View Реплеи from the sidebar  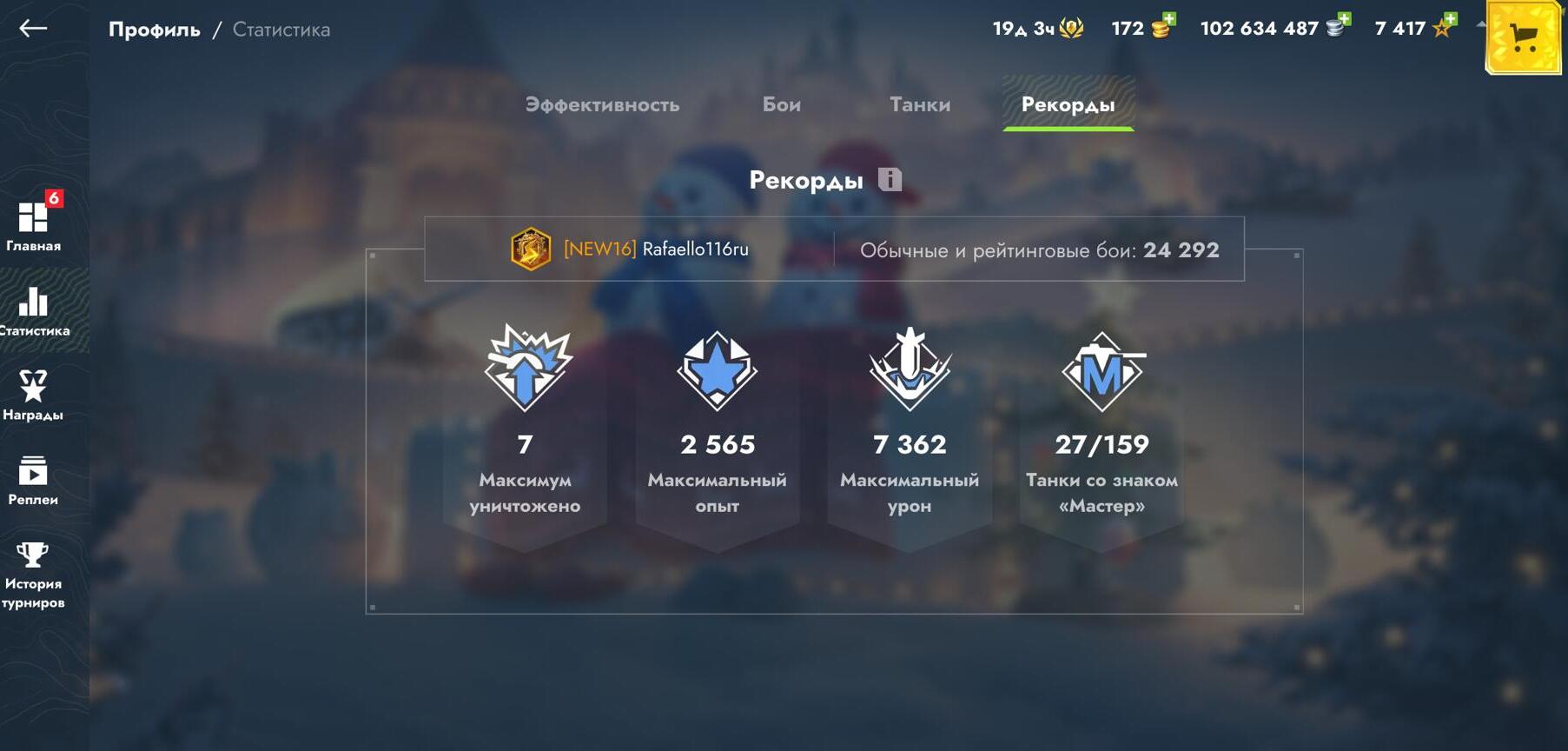pyautogui.click(x=33, y=480)
